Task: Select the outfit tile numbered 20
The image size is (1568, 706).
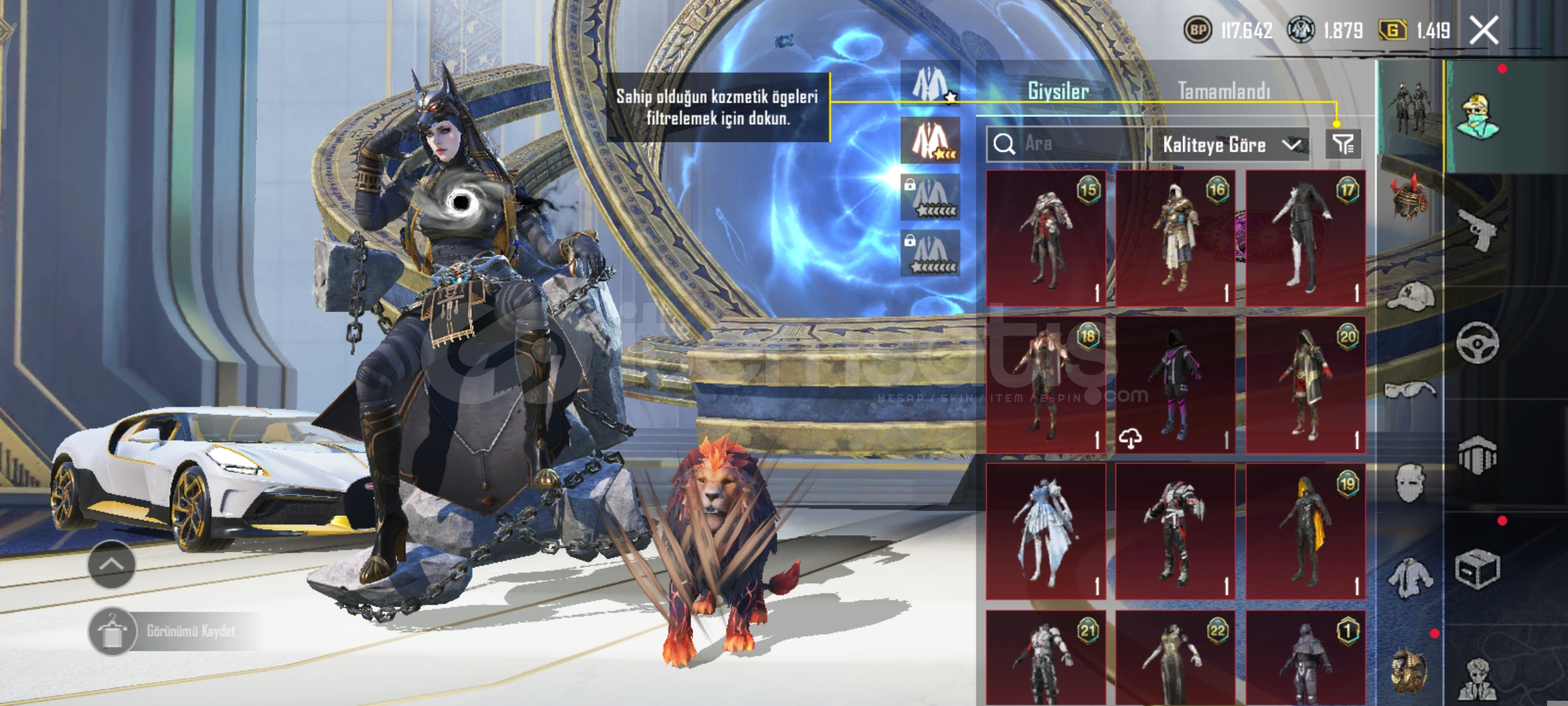Action: [x=1305, y=386]
